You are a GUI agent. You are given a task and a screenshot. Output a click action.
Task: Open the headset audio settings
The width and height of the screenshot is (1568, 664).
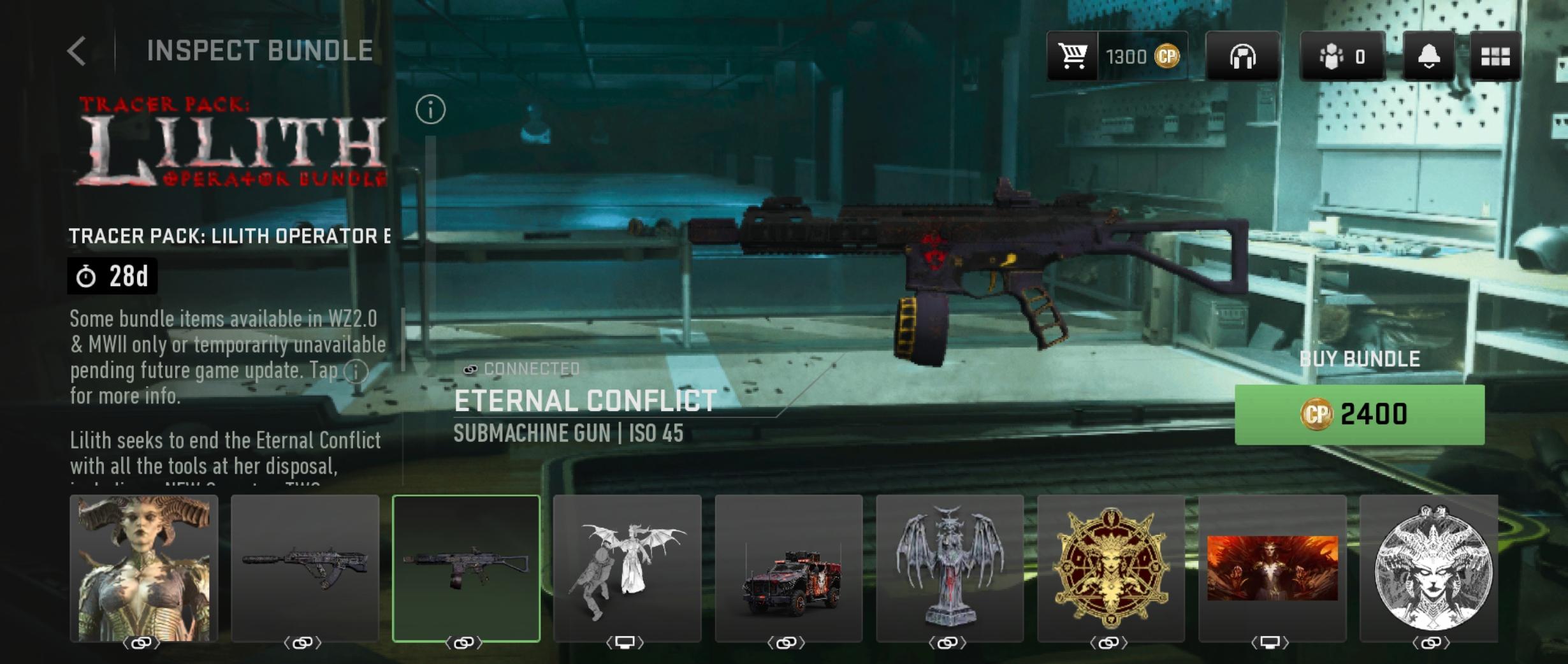[x=1242, y=57]
